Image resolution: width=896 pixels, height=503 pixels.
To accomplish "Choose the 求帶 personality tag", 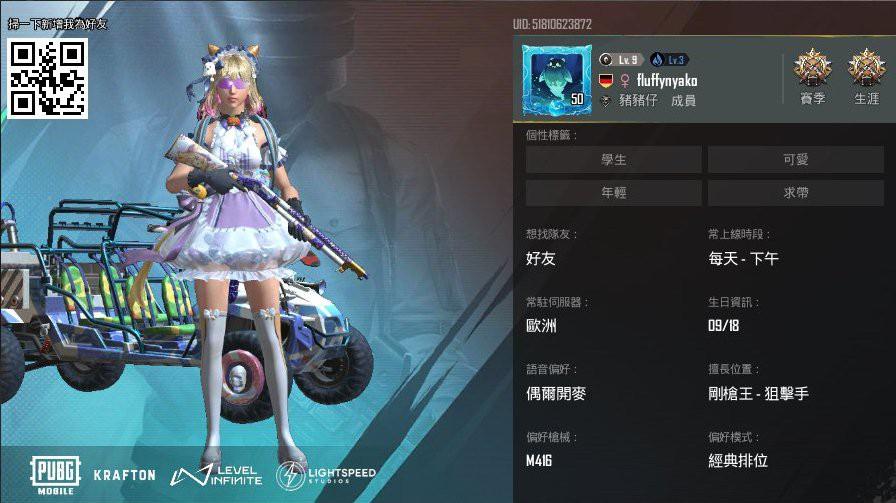I will click(795, 193).
